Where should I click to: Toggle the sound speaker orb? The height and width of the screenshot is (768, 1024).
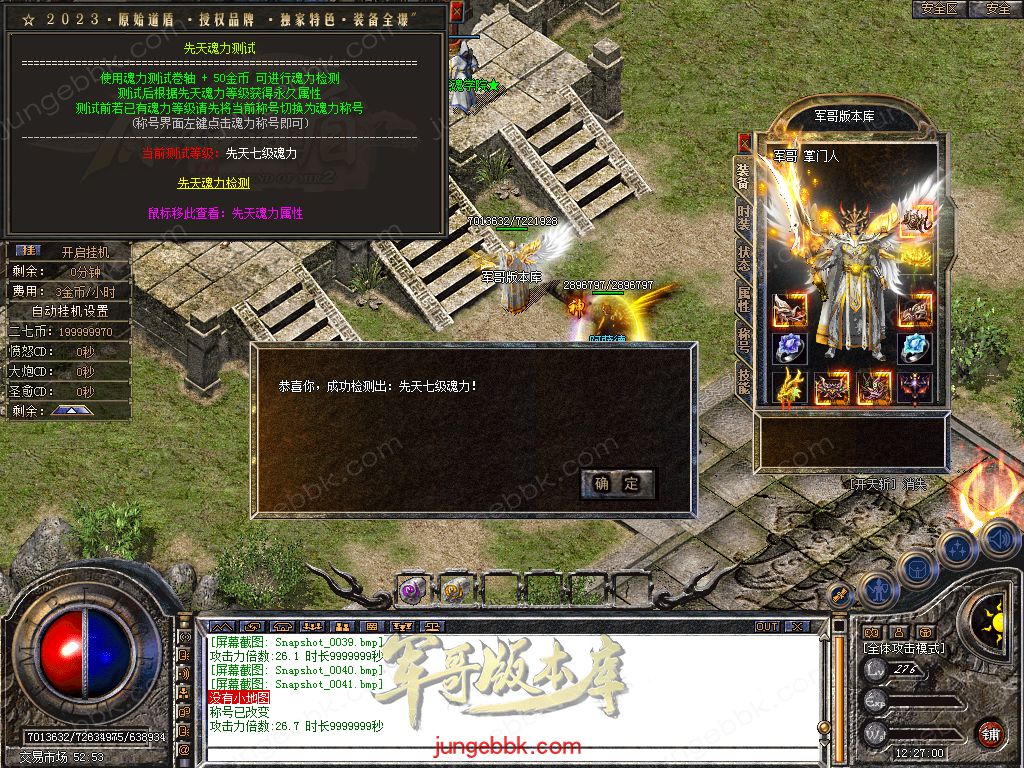(x=1000, y=540)
